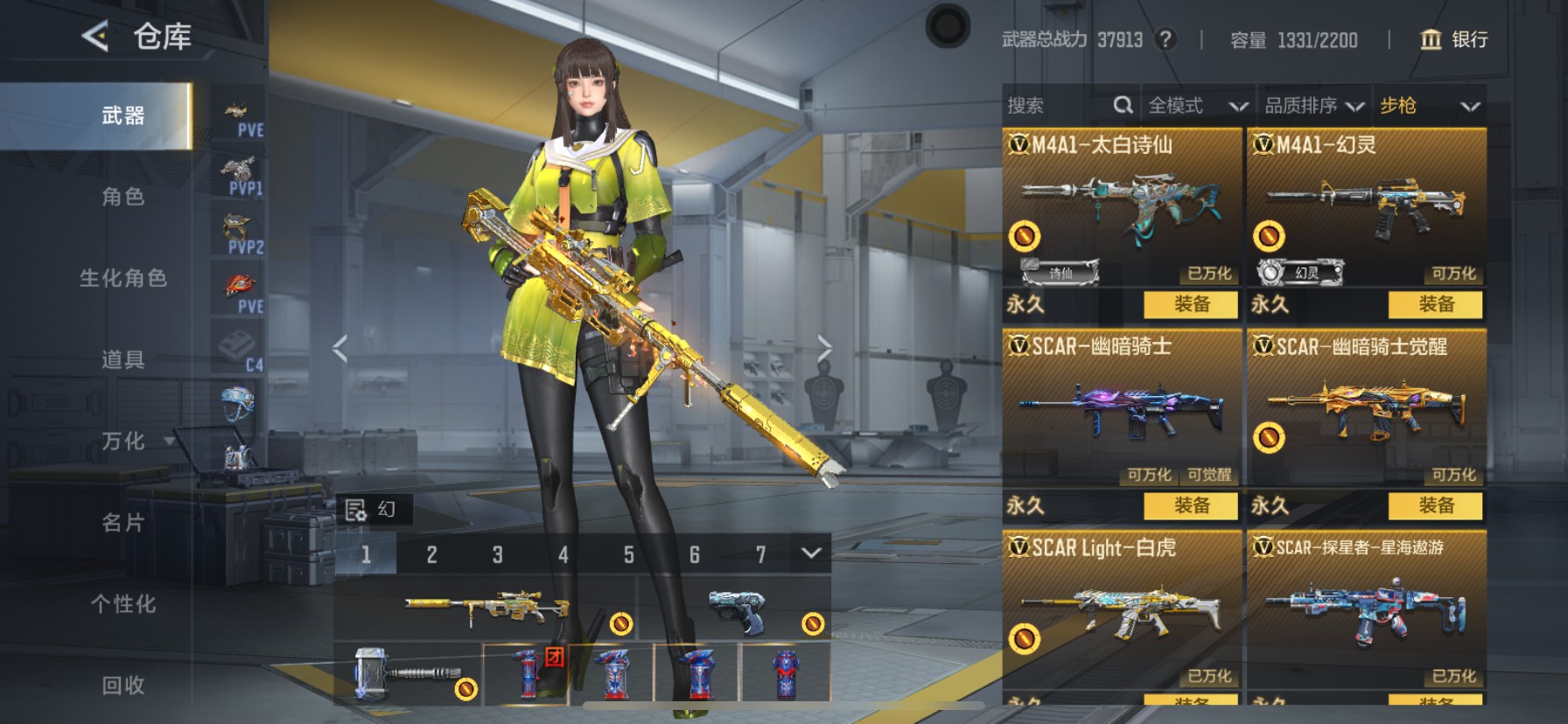Show weapon power help question mark
Image resolution: width=1568 pixels, height=724 pixels.
(1165, 39)
